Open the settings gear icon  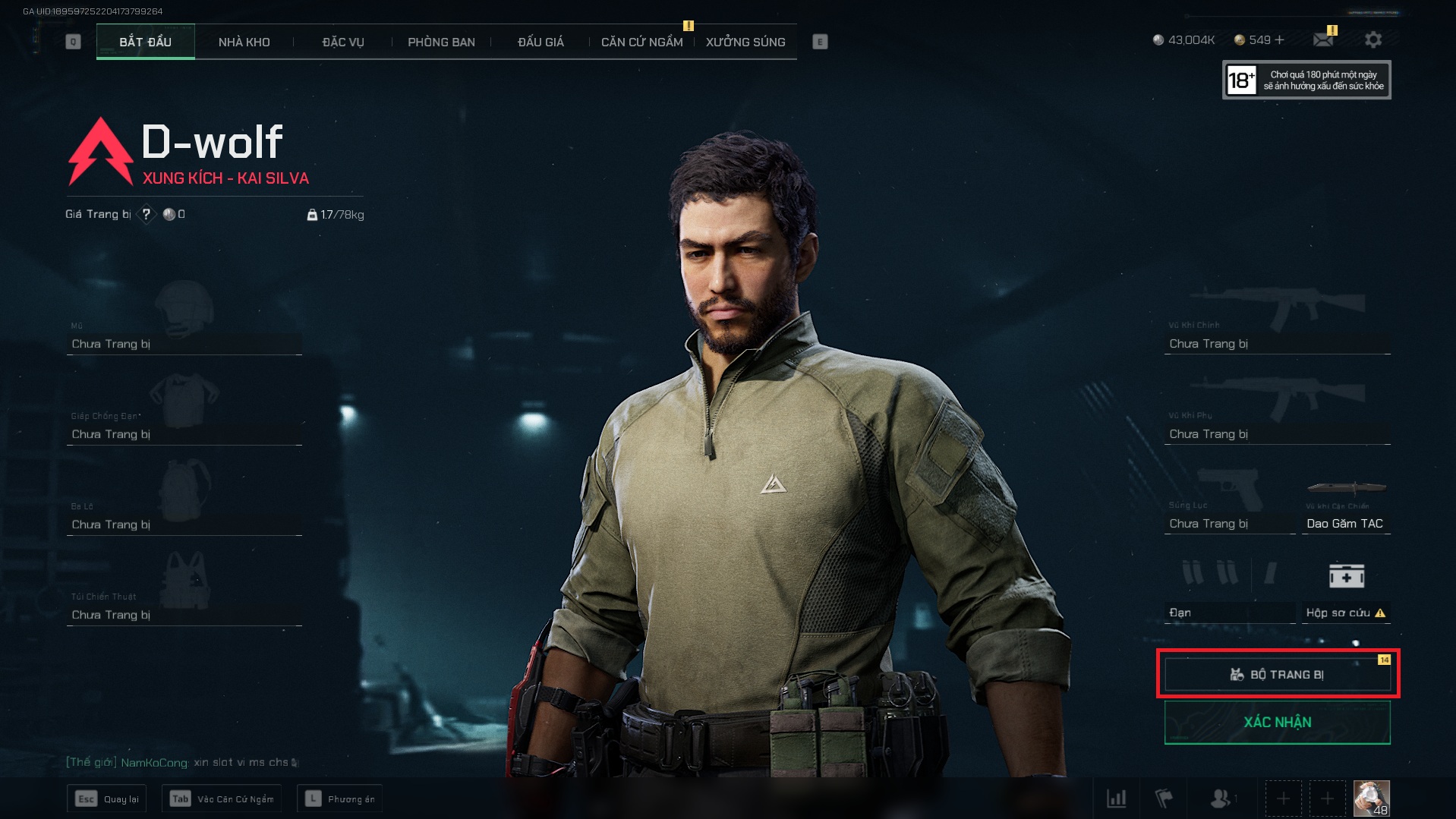click(x=1372, y=39)
